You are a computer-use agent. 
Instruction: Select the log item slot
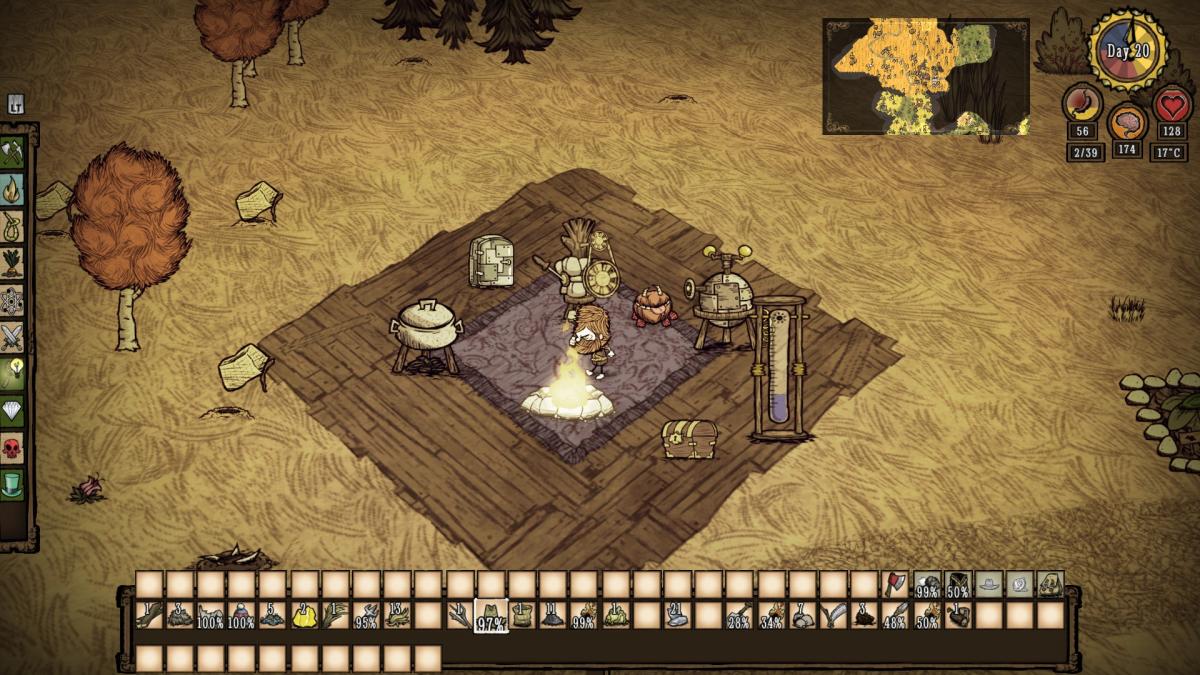point(958,615)
